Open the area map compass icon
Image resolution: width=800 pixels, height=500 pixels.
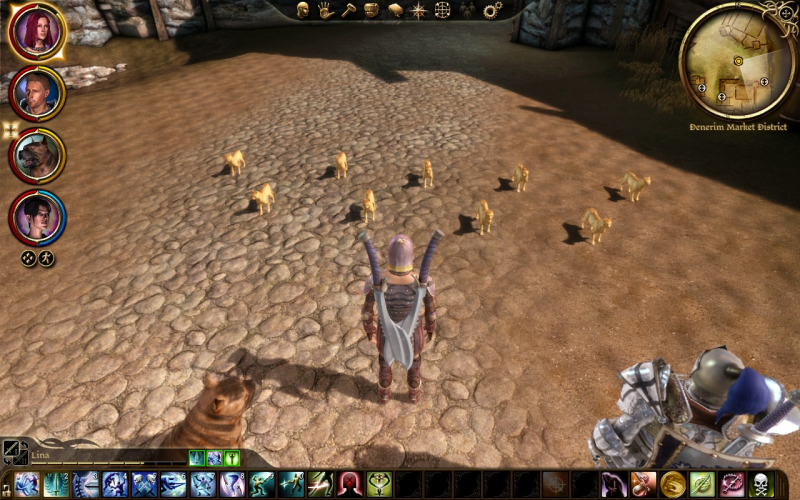click(x=418, y=10)
